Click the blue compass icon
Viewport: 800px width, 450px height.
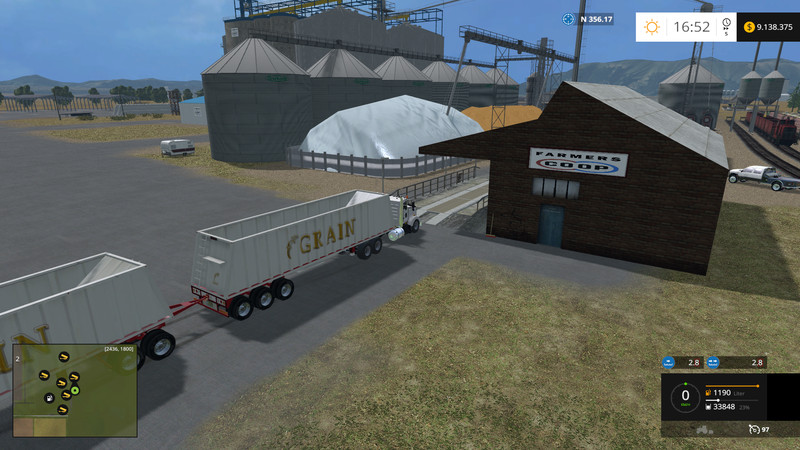tap(569, 19)
